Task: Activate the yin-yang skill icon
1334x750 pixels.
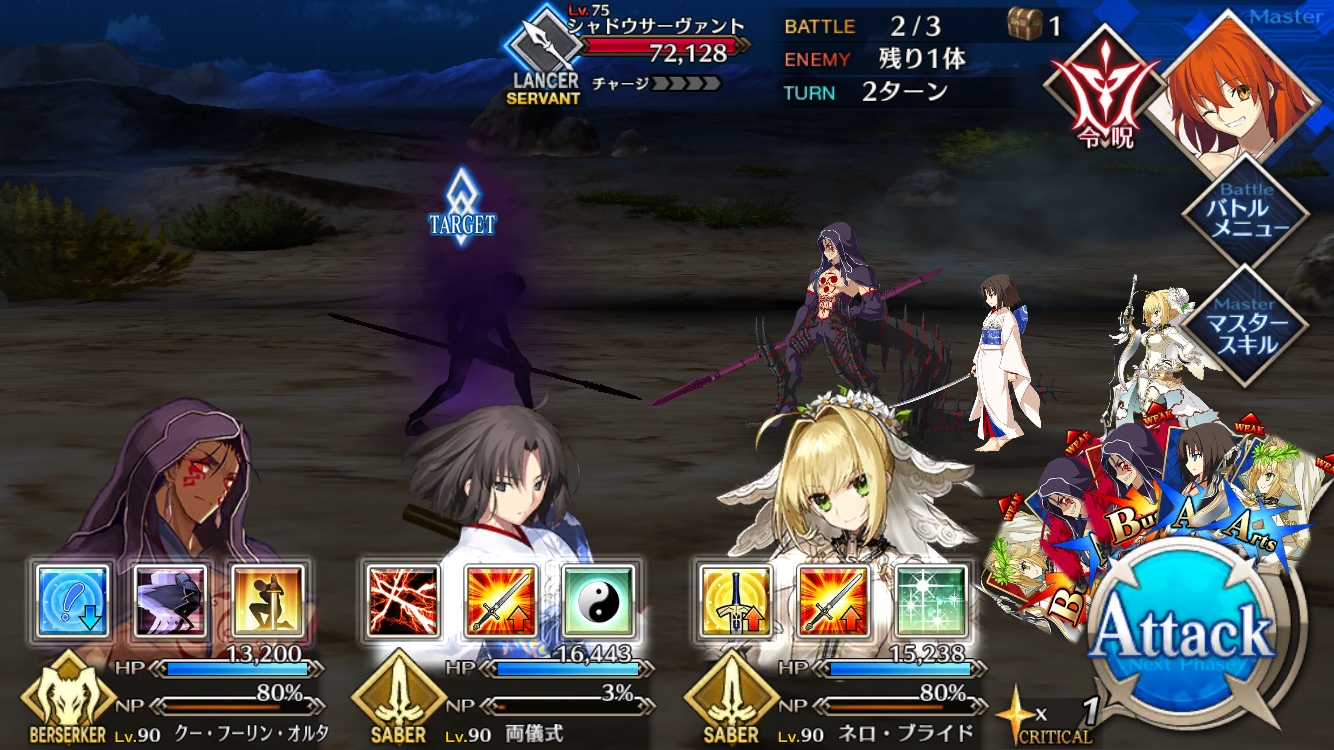Action: (x=598, y=601)
